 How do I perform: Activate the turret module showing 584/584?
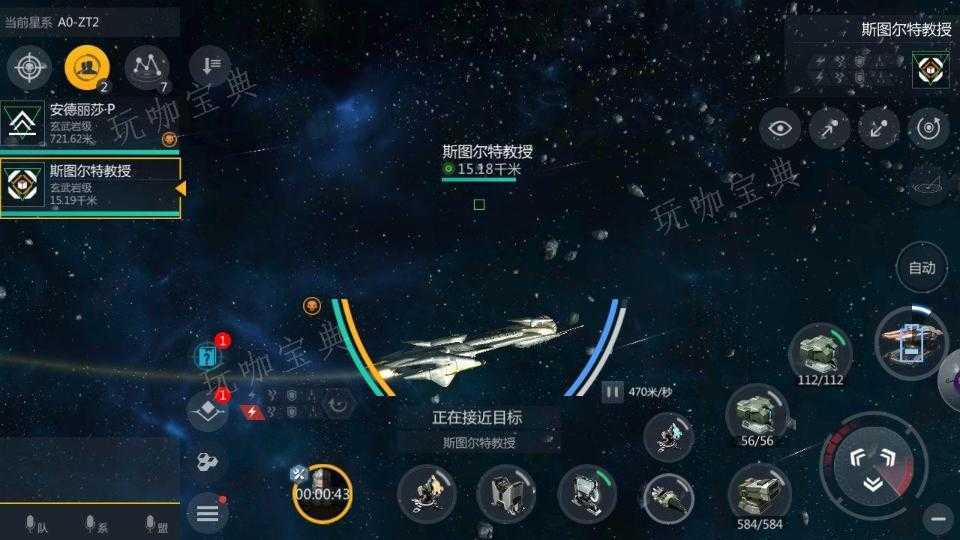(759, 491)
